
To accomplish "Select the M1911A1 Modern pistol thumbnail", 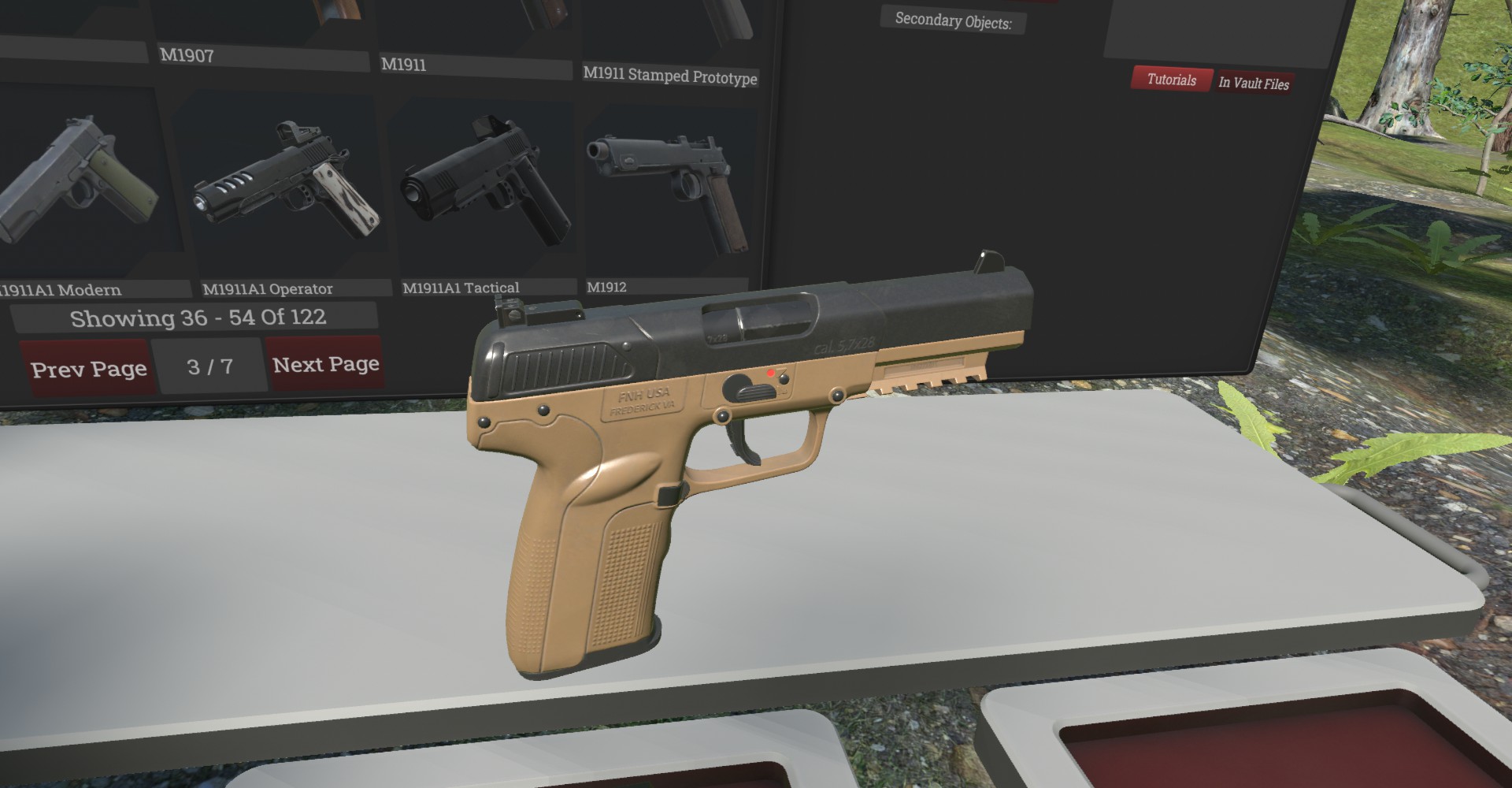I will [x=83, y=185].
